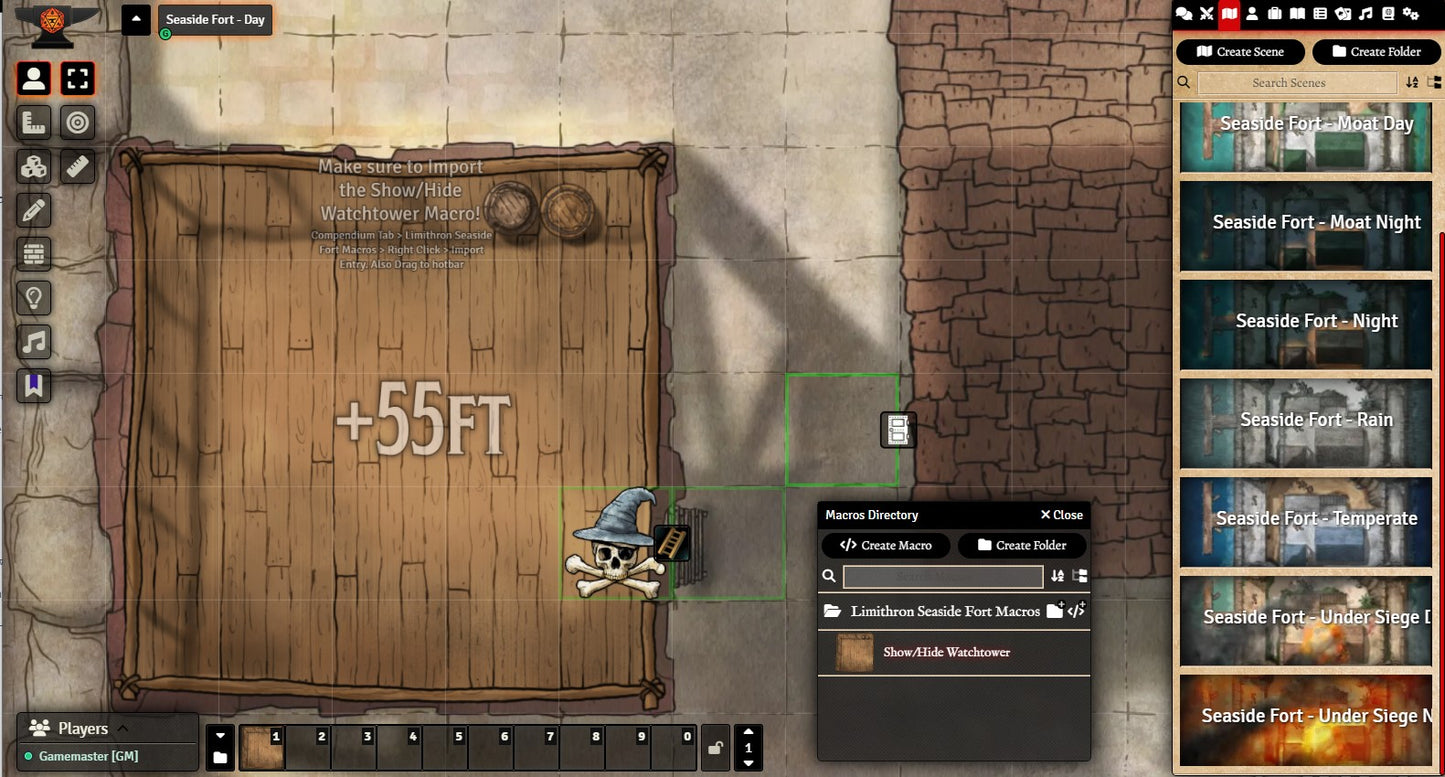Close the Macros Directory window
Image resolution: width=1445 pixels, height=777 pixels.
coord(1061,515)
